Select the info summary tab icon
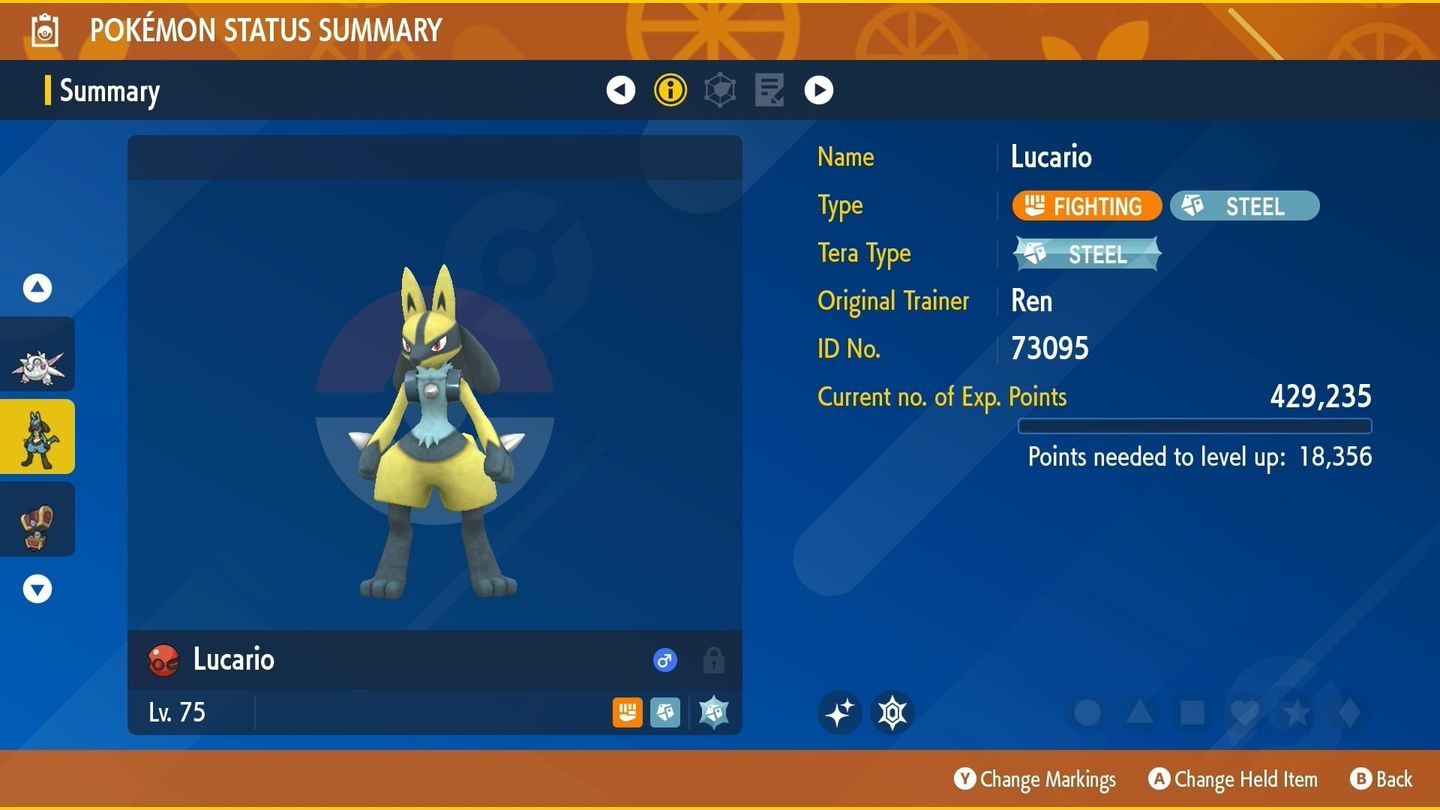1440x810 pixels. click(x=670, y=91)
